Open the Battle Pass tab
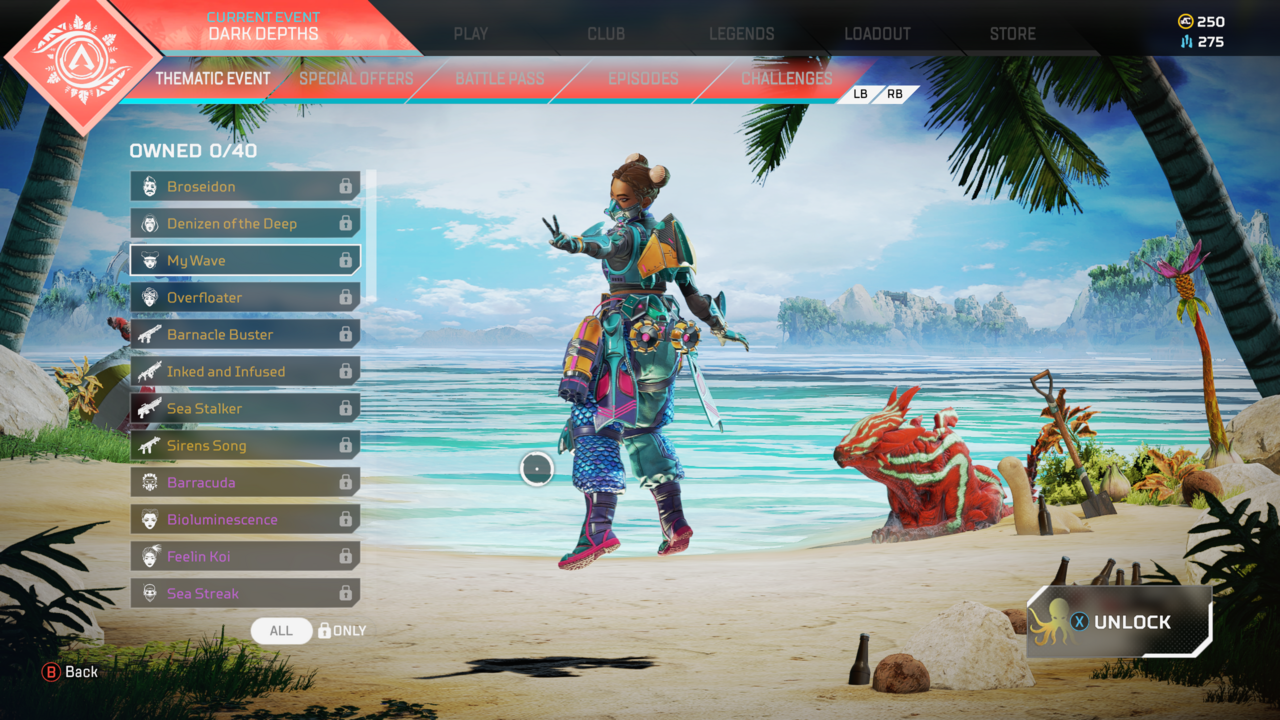The image size is (1280, 720). (500, 79)
